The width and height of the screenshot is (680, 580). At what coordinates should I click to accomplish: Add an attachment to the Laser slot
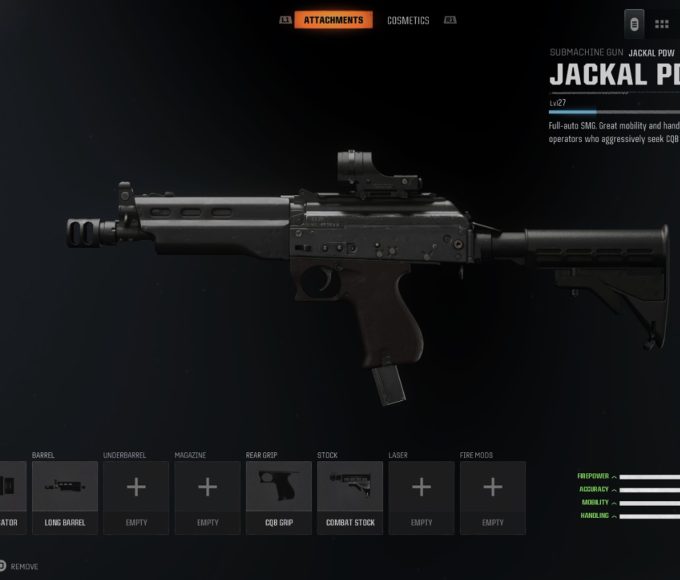coord(421,497)
